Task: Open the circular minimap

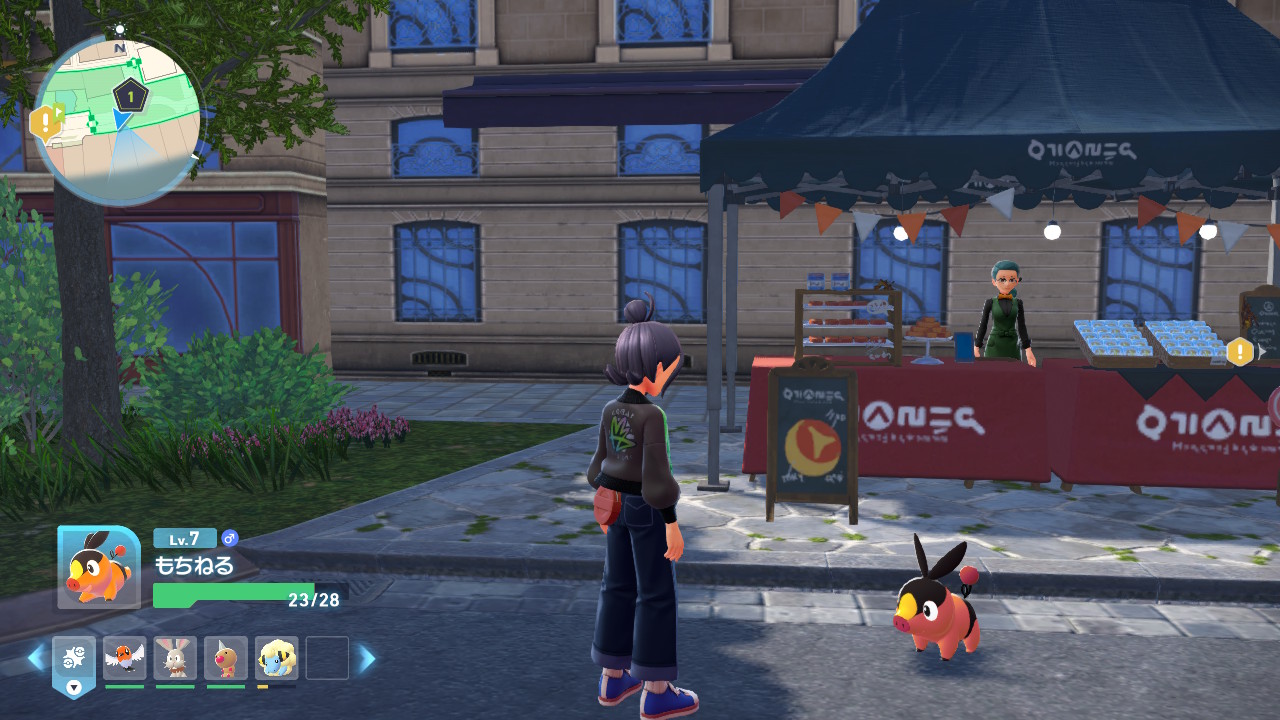Action: coord(118,120)
